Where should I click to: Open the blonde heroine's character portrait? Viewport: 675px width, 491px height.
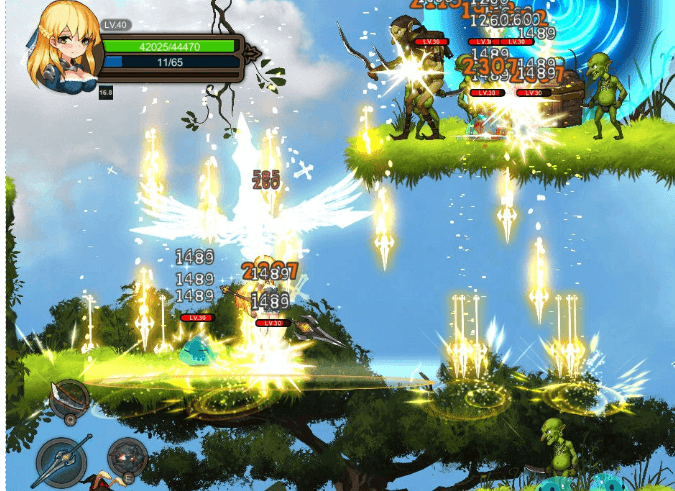point(67,47)
